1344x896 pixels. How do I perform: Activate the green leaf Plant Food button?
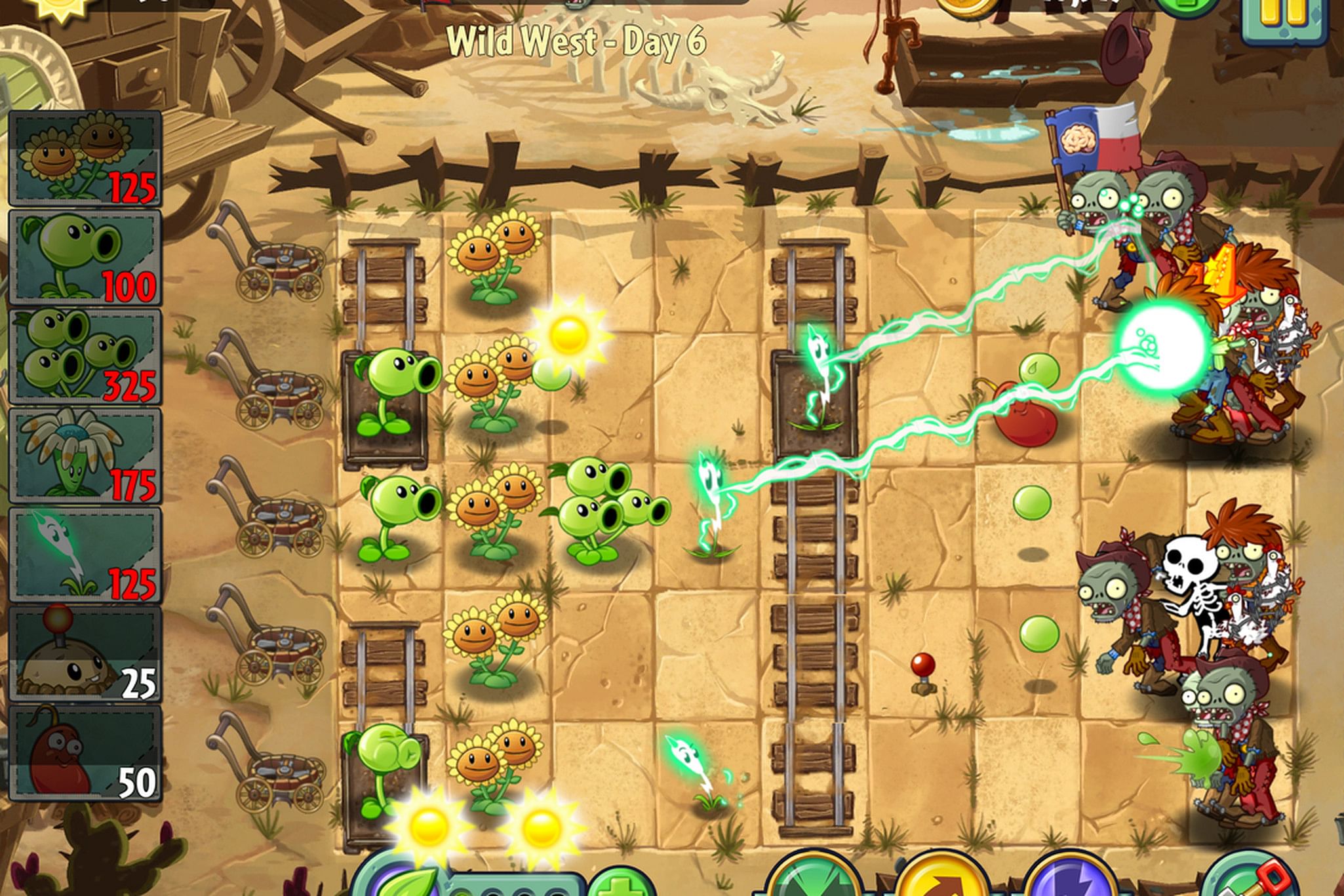[x=405, y=882]
